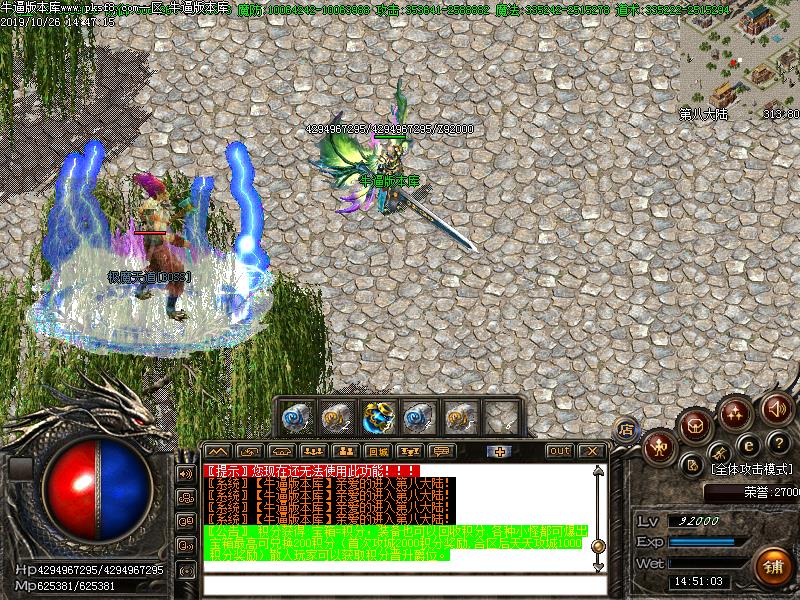The width and height of the screenshot is (800, 600).
Task: Close via the X button on chat bar
Action: [592, 451]
